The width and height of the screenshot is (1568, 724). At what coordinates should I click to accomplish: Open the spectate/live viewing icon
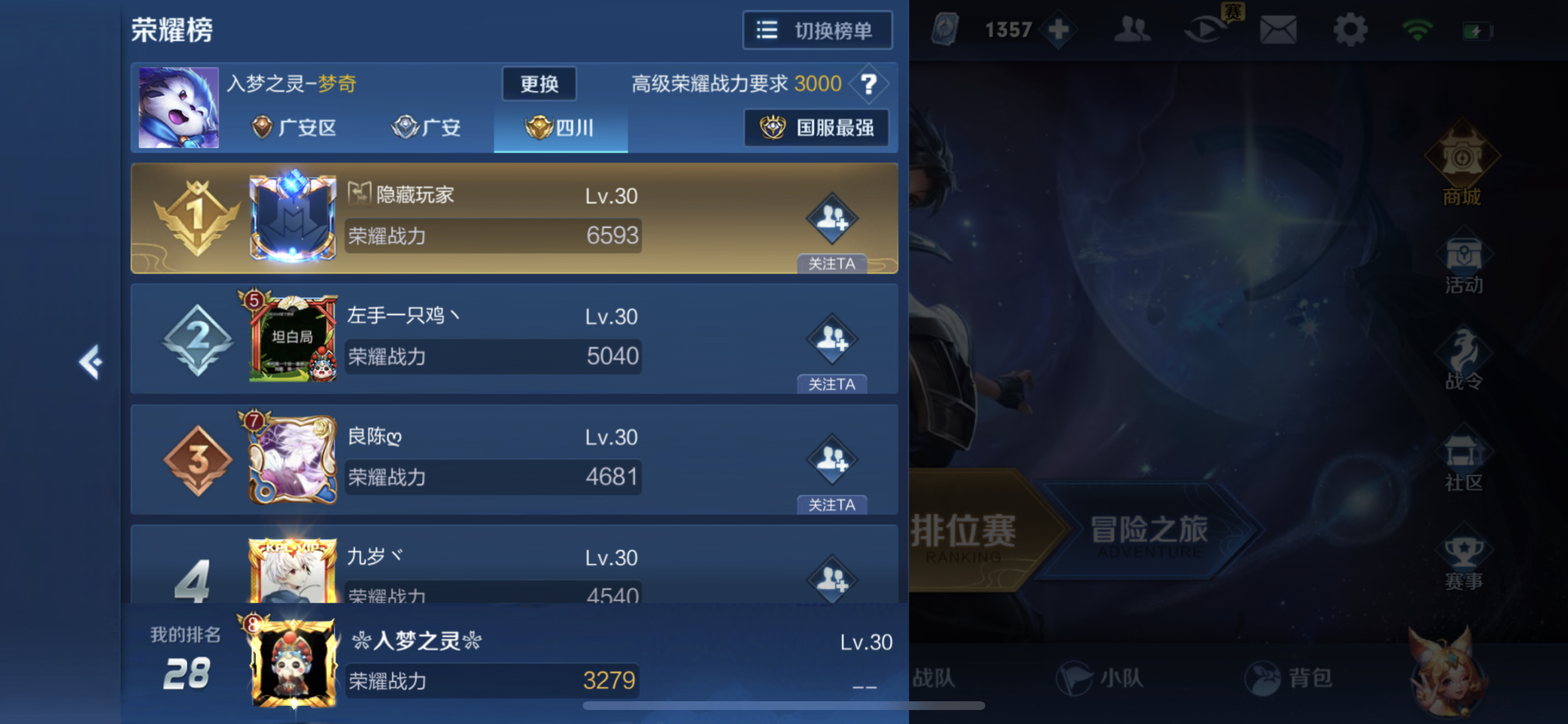coord(1207,29)
